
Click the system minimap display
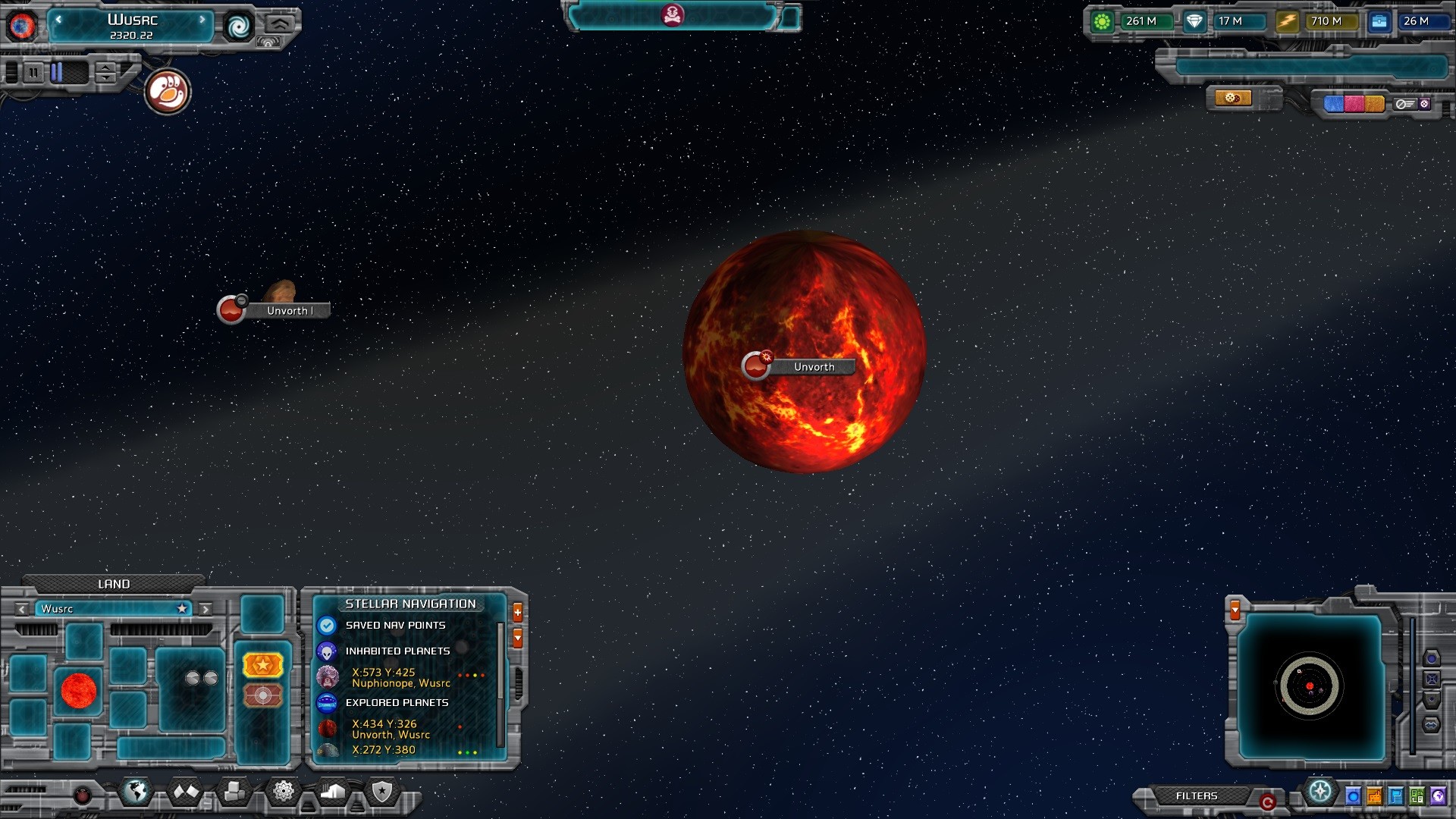point(1310,686)
